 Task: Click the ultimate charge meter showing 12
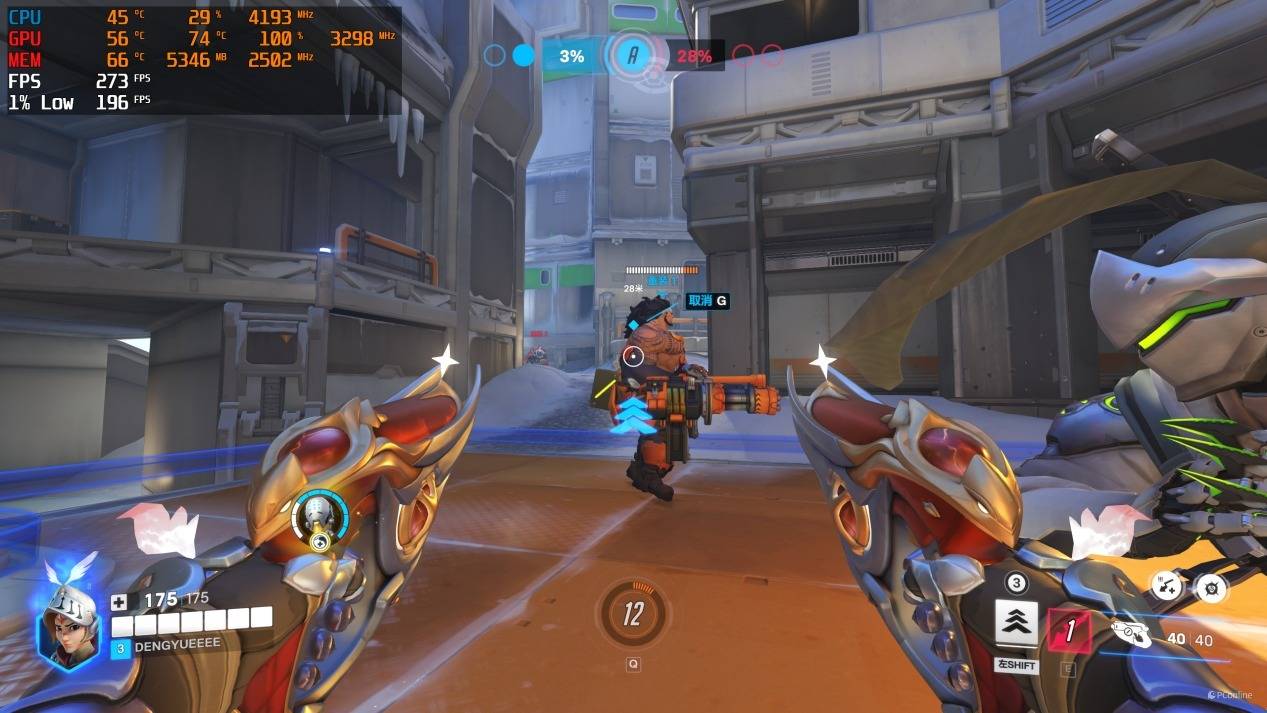pyautogui.click(x=632, y=613)
